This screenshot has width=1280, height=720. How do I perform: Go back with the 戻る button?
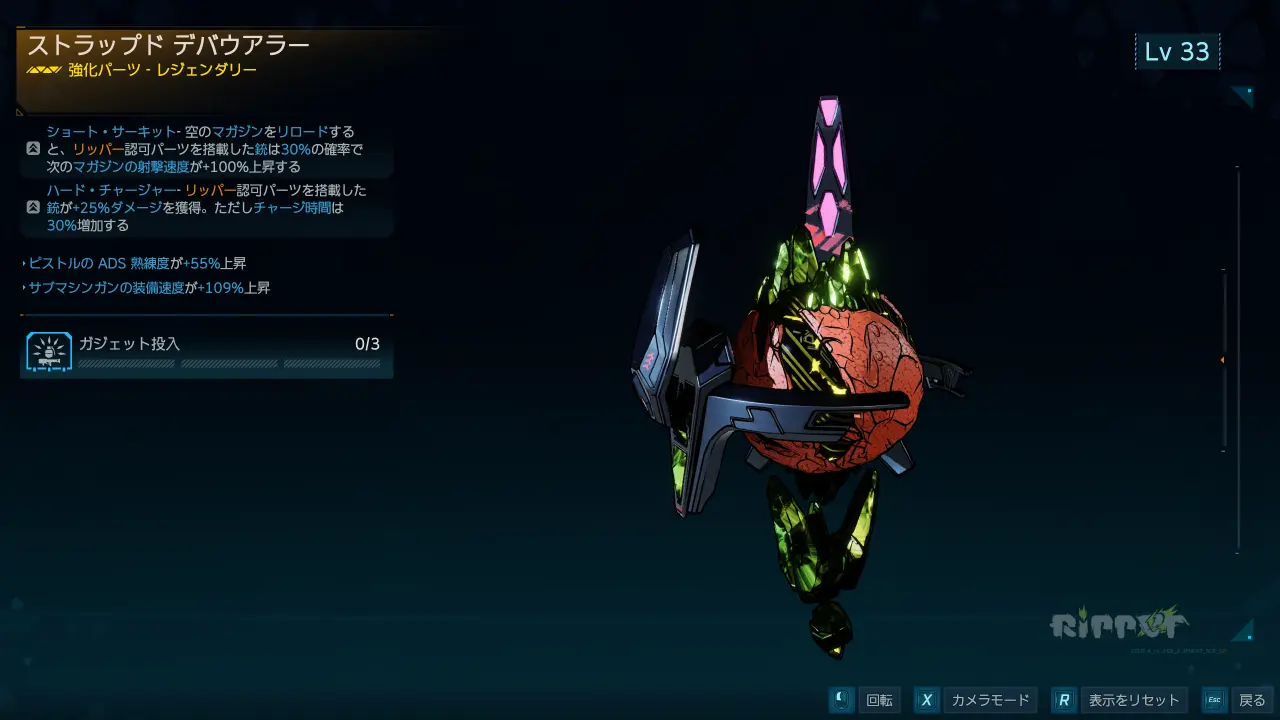[x=1237, y=700]
